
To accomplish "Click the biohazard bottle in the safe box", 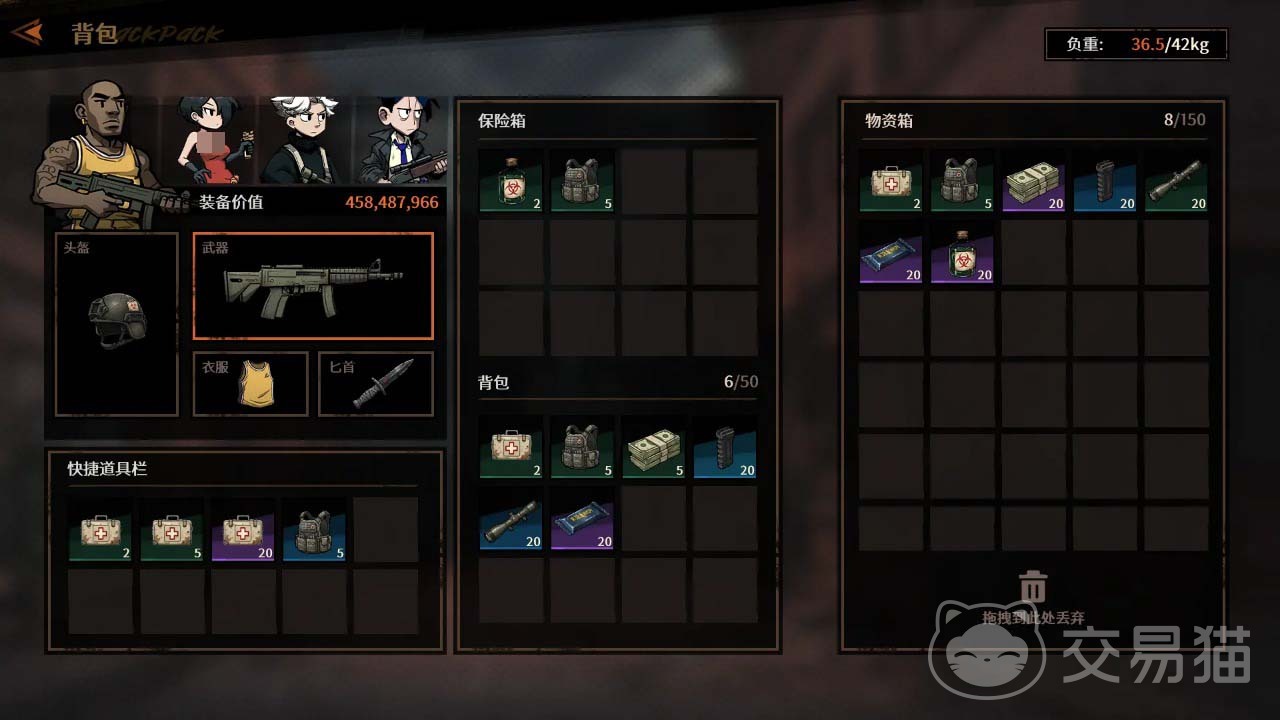I will [x=511, y=181].
